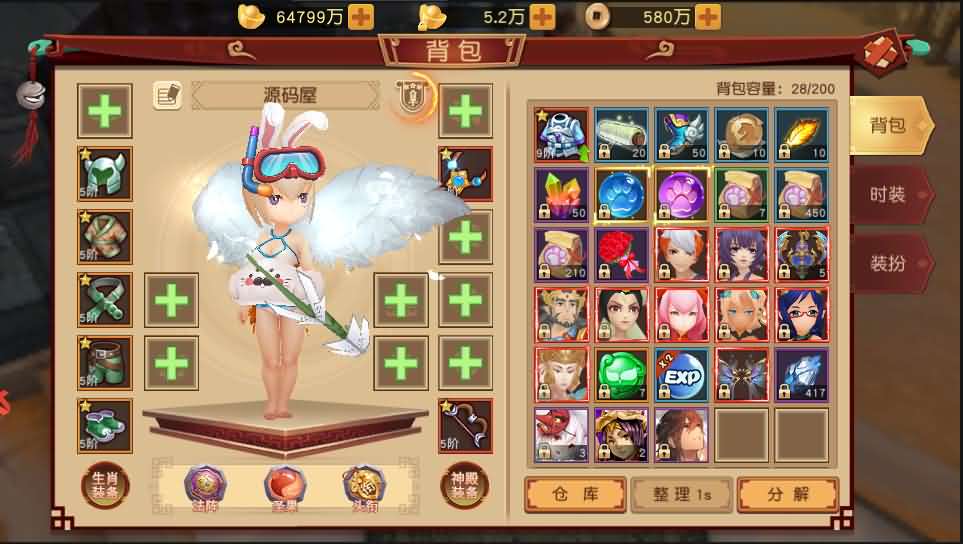Select the 背包 tab
This screenshot has height=544, width=963.
(x=889, y=125)
